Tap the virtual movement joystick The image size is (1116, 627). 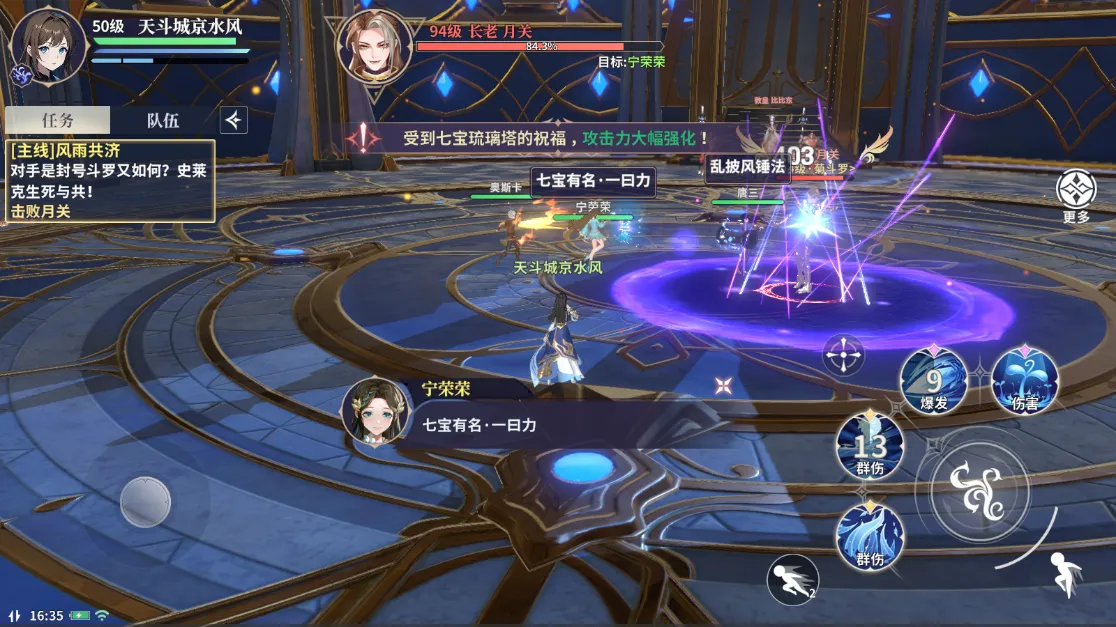[x=146, y=502]
